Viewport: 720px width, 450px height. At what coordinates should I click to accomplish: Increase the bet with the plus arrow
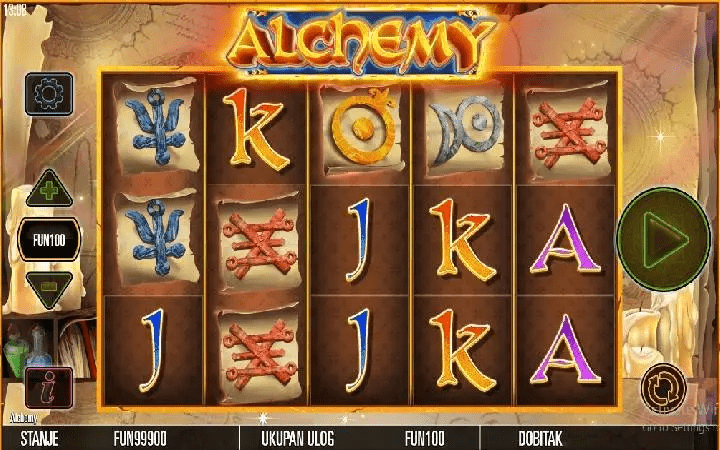click(x=47, y=190)
